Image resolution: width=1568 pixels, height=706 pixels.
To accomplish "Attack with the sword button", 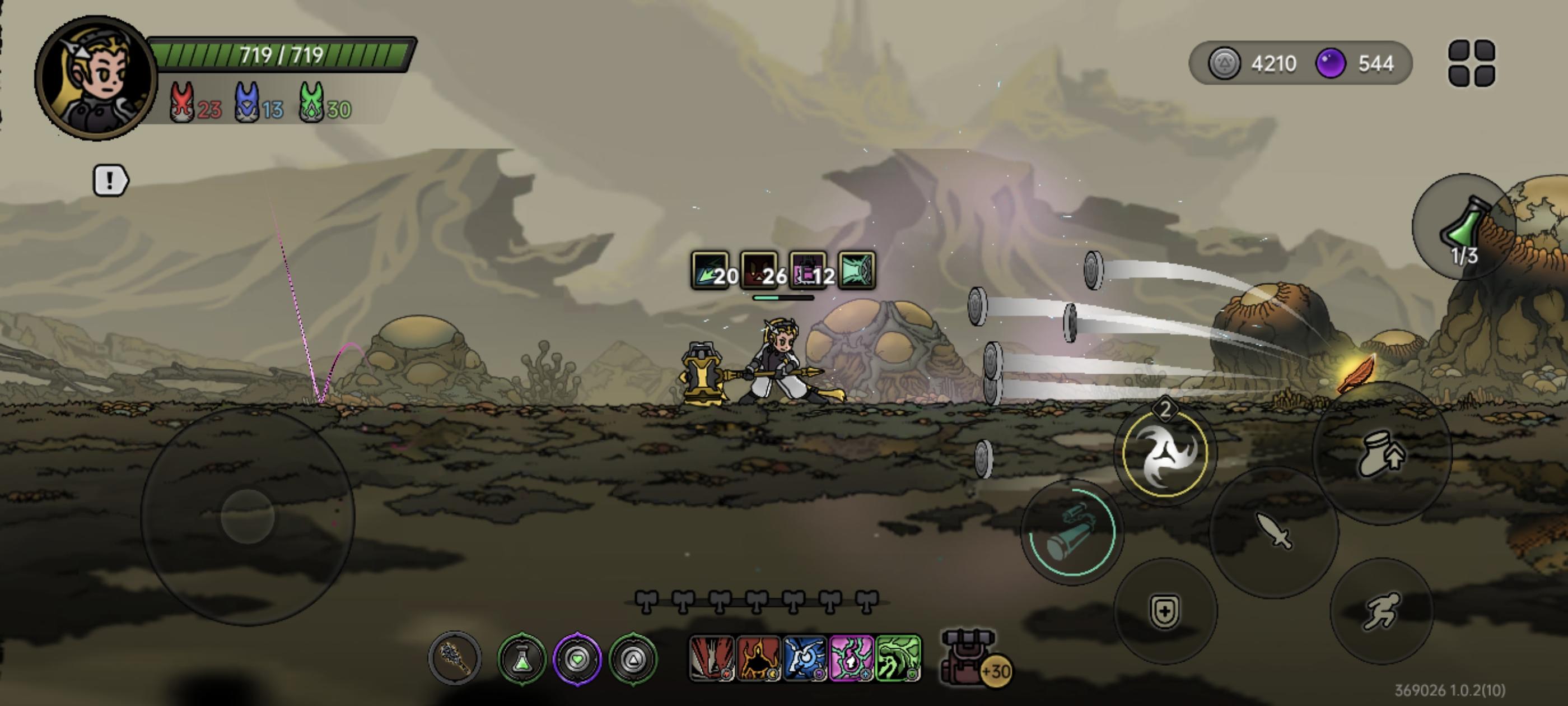I will tap(1274, 531).
